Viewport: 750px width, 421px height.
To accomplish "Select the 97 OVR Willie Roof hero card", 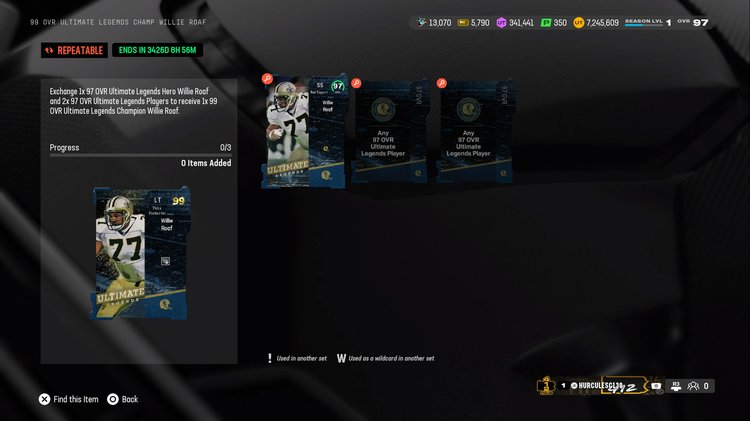I will pos(305,133).
